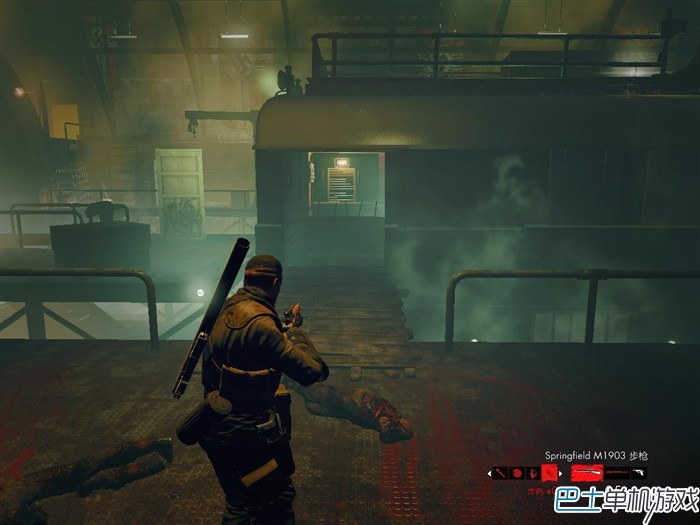This screenshot has width=700, height=525.
Task: Select the stick grenade item slot
Action: pyautogui.click(x=499, y=473)
